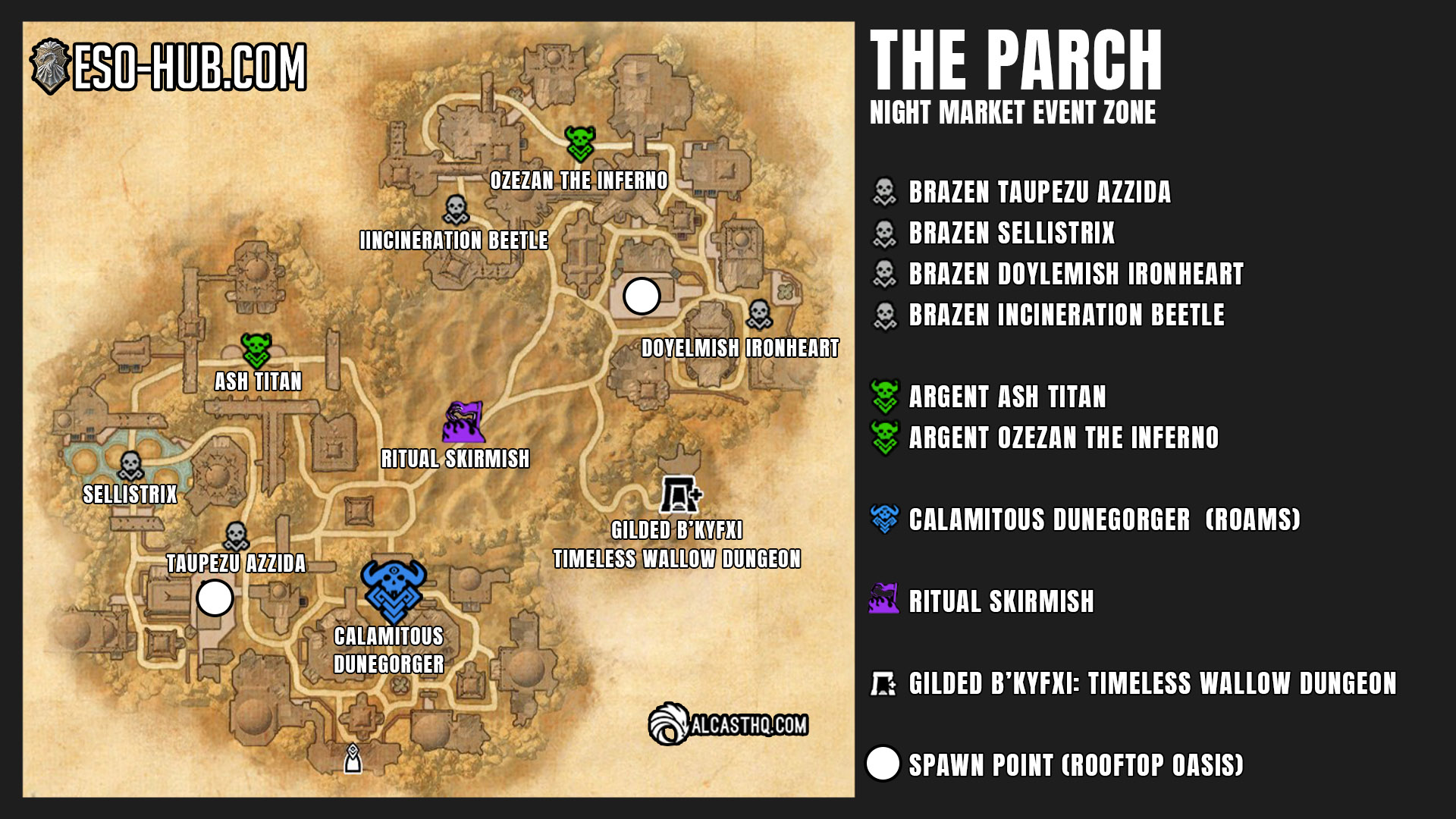The height and width of the screenshot is (819, 1456).
Task: Click the Calamitous Dunegorger (Roams) legend entry
Action: 1103,519
